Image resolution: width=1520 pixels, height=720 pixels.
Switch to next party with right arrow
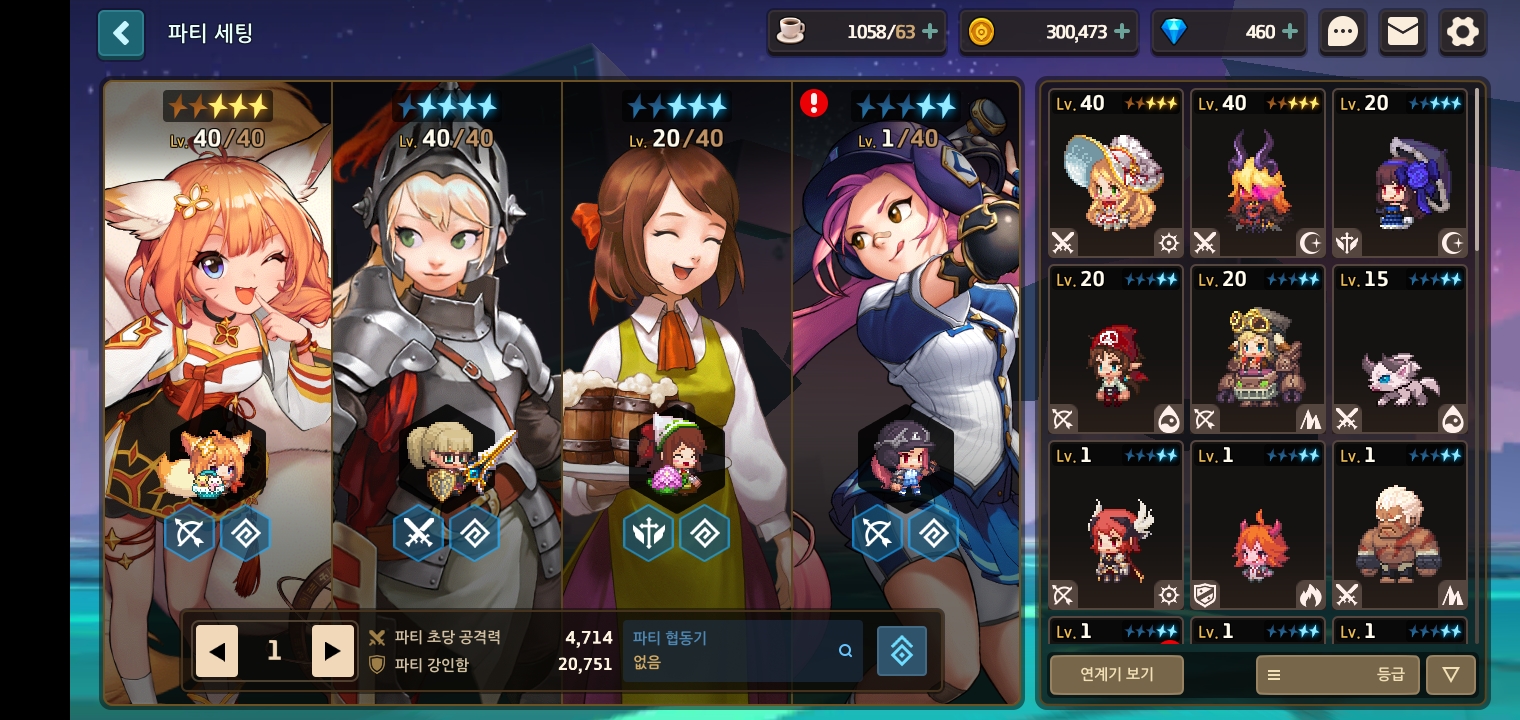pyautogui.click(x=333, y=652)
